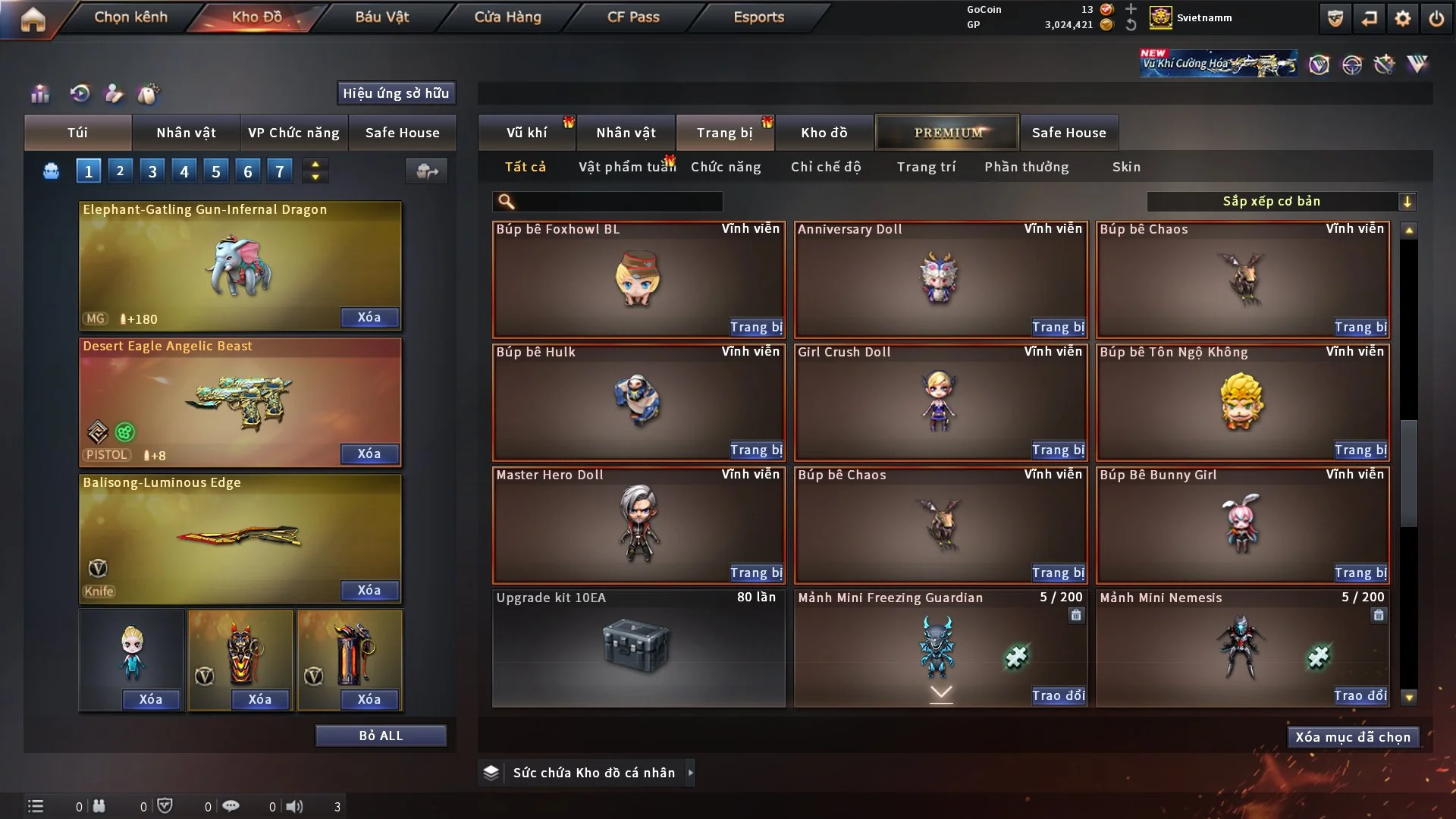Click the power exit button
The height and width of the screenshot is (819, 1456).
coord(1436,18)
